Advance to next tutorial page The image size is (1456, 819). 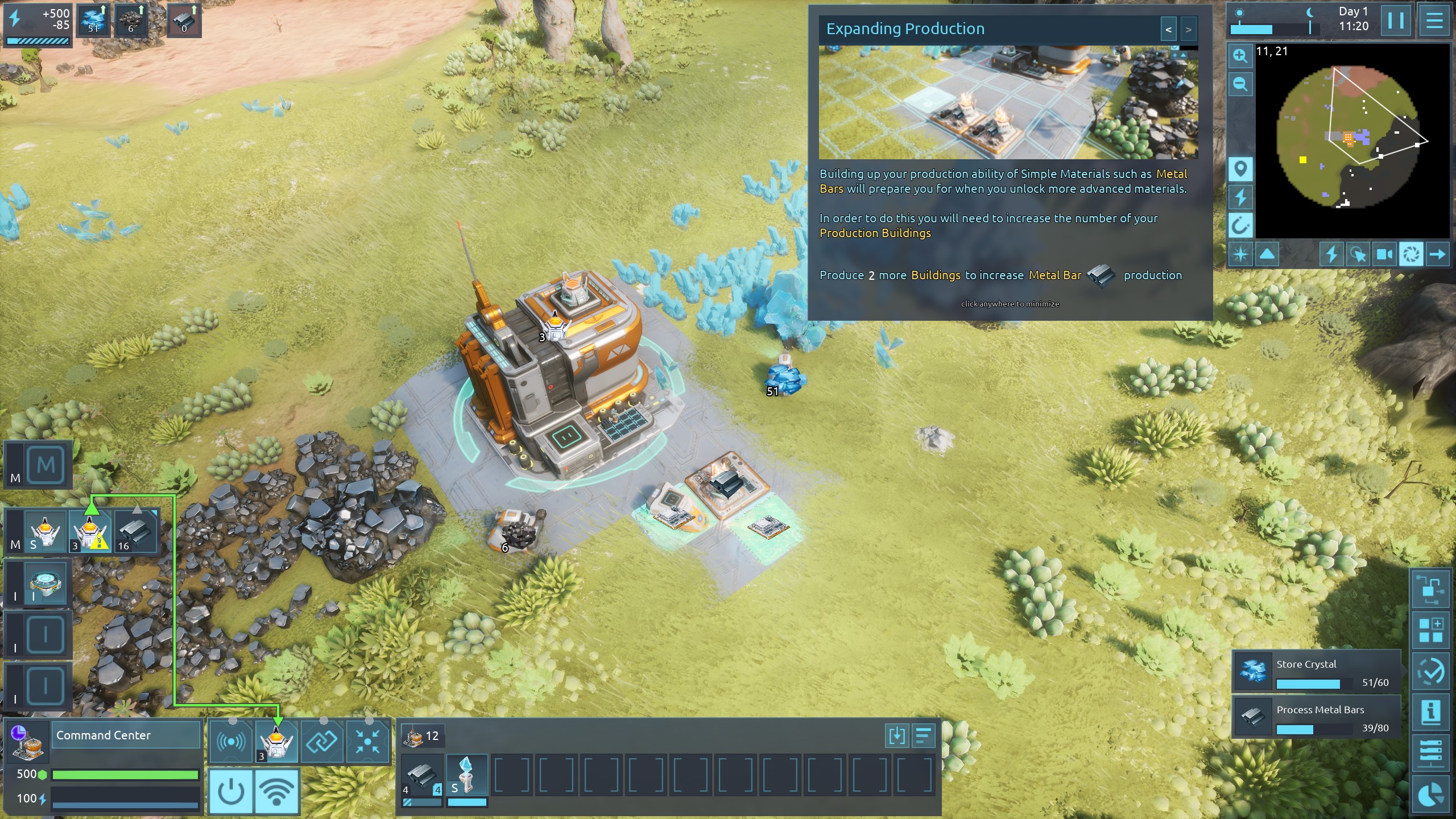pyautogui.click(x=1188, y=30)
